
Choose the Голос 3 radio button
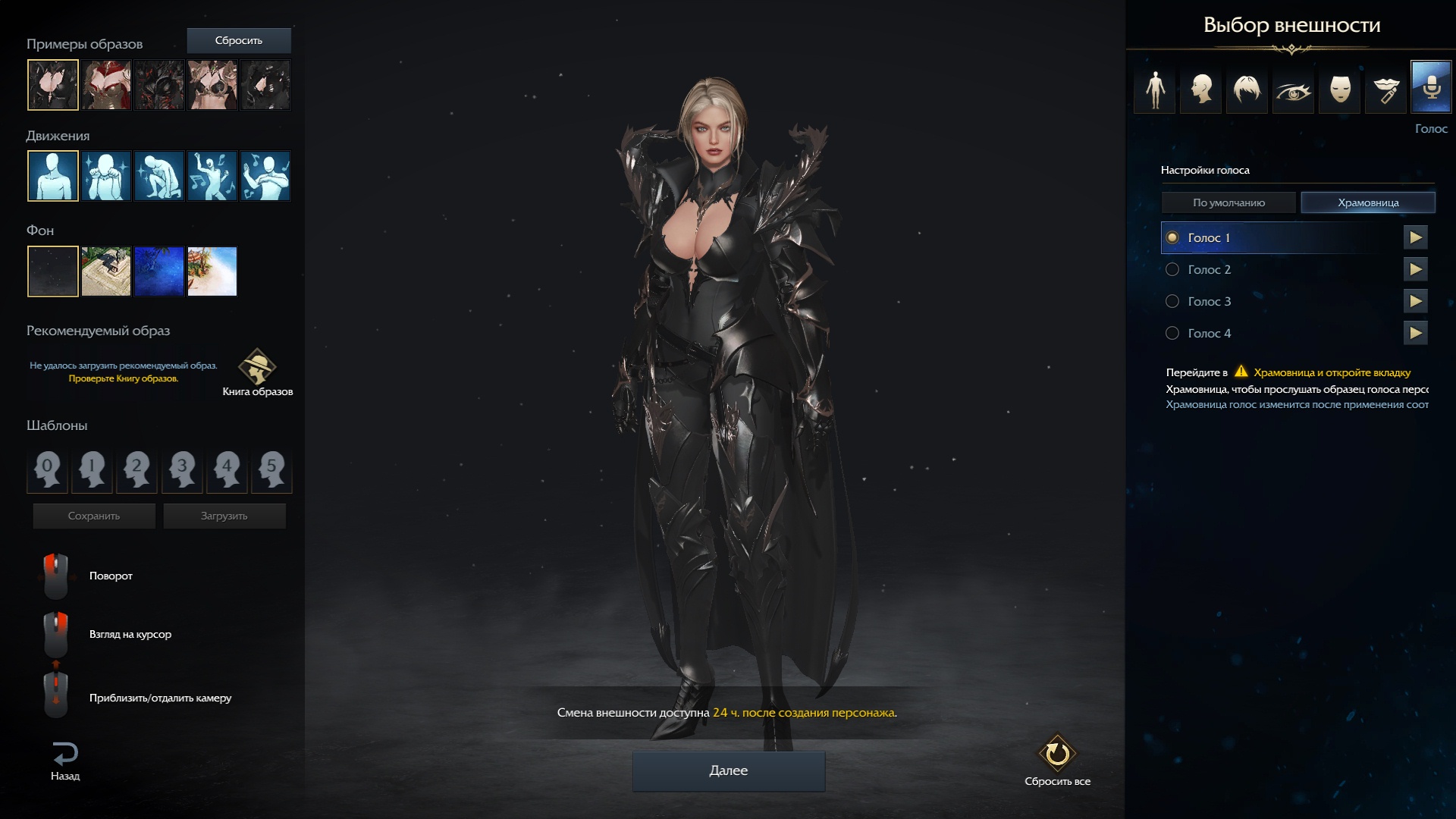tap(1172, 301)
